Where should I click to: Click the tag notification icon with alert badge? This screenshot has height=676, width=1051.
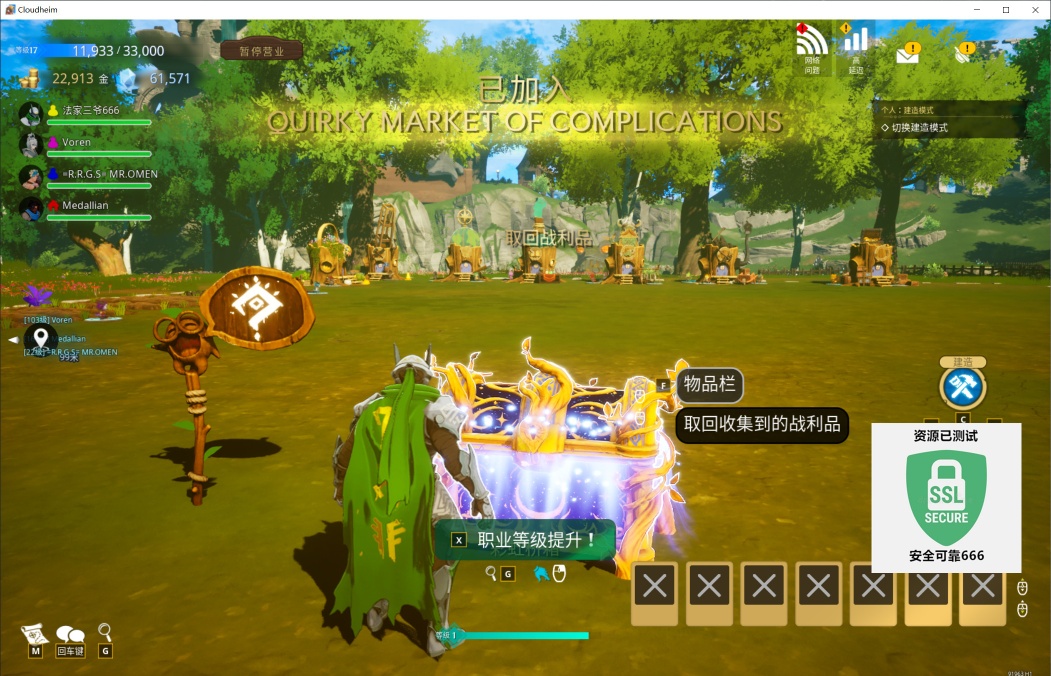pyautogui.click(x=963, y=53)
